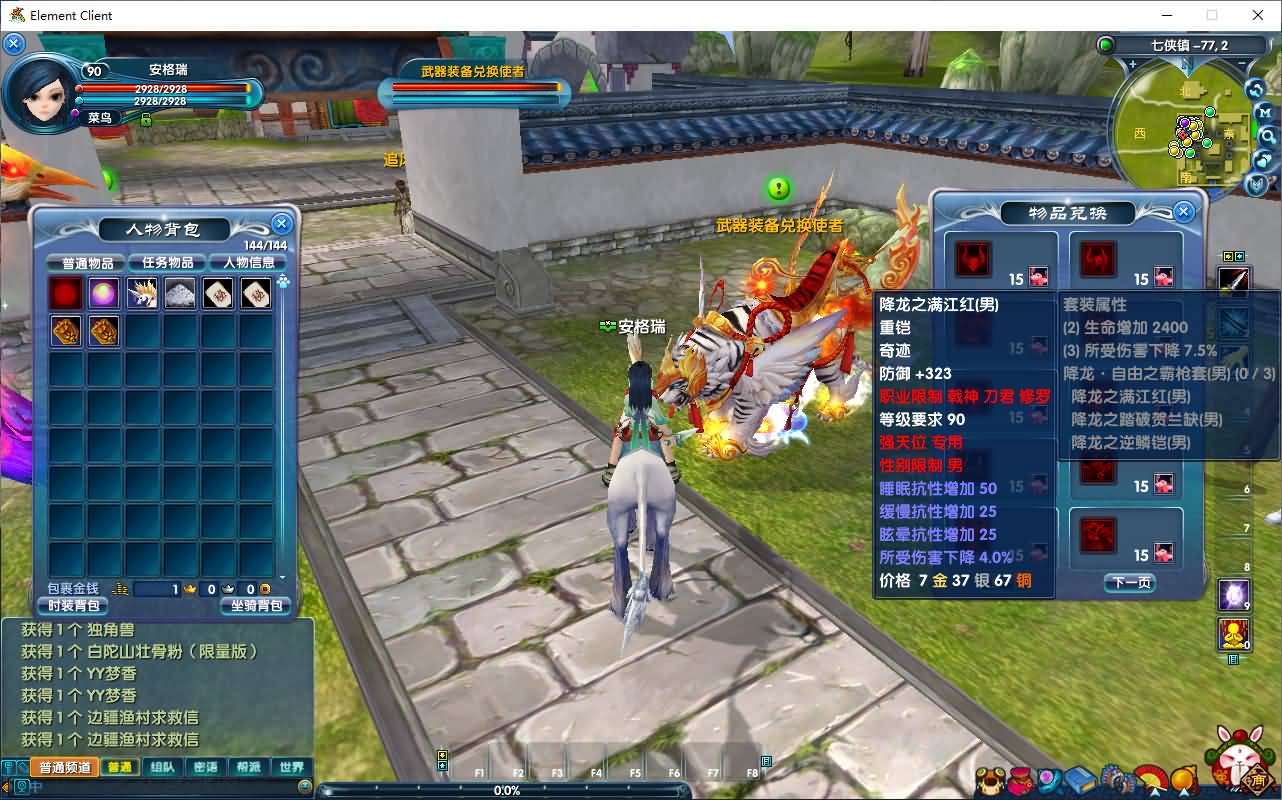Collapse the chat bar with its left arrow
The height and width of the screenshot is (800, 1282).
[6, 790]
